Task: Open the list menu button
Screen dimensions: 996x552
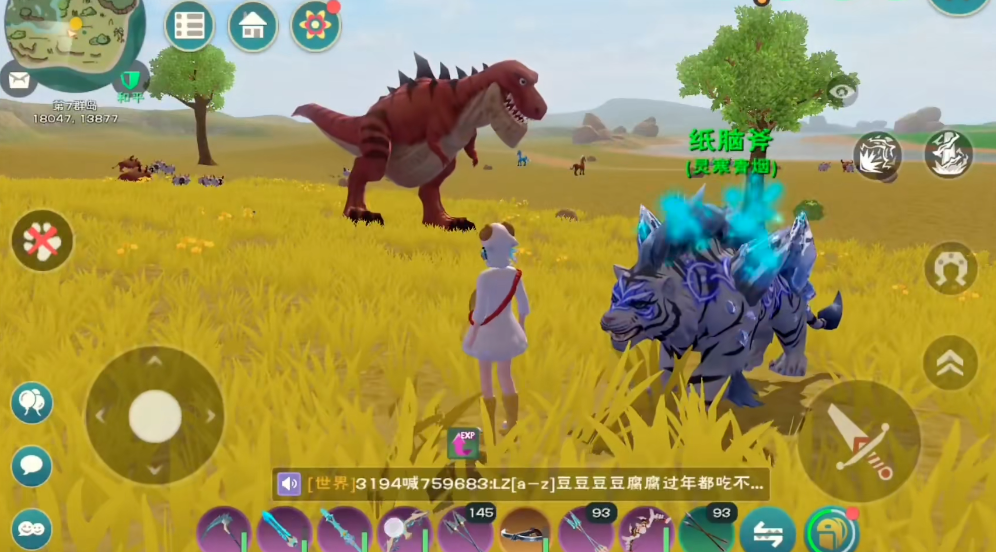Action: (x=190, y=26)
